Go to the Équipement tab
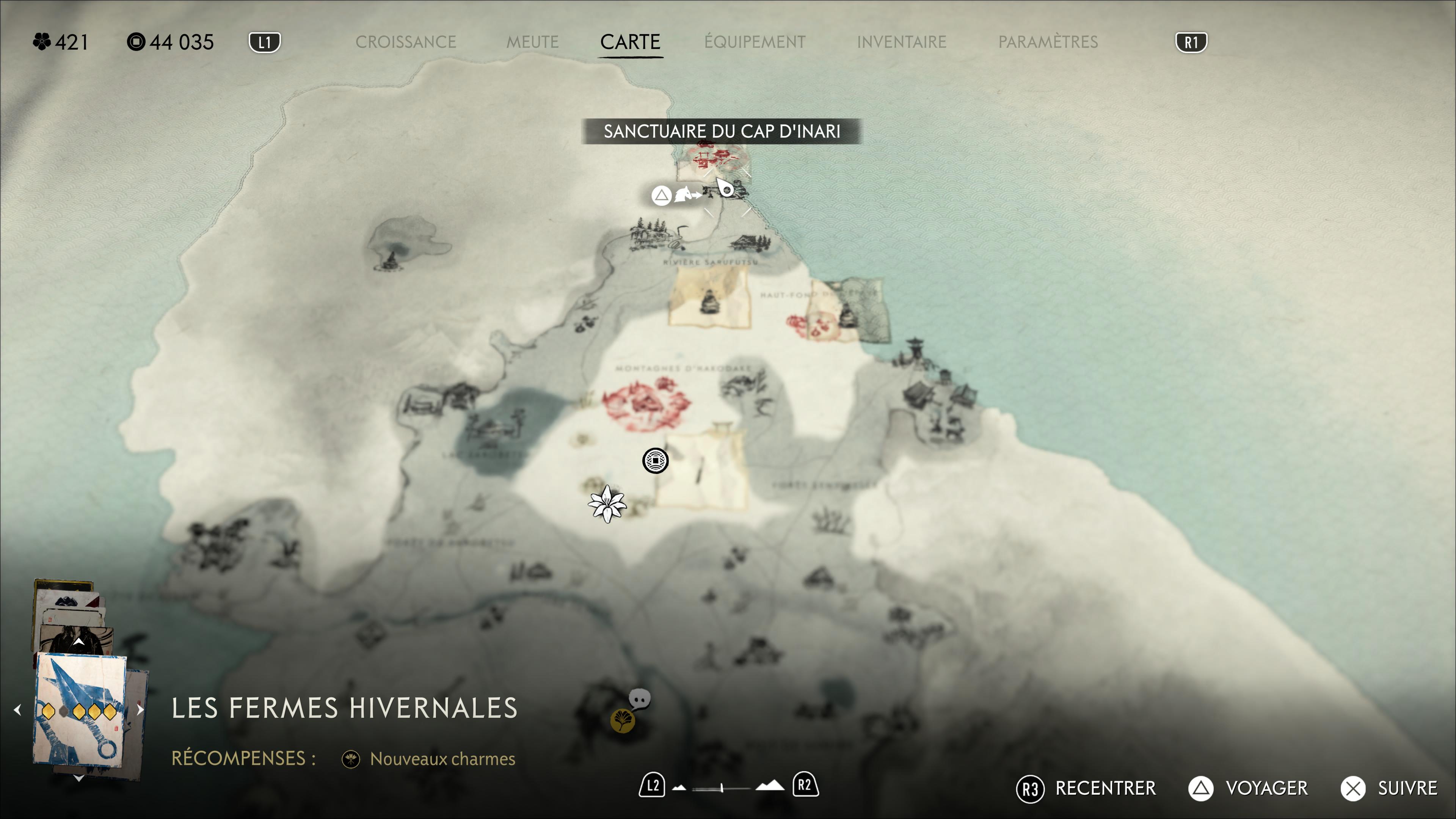Viewport: 1456px width, 819px height. pos(755,42)
